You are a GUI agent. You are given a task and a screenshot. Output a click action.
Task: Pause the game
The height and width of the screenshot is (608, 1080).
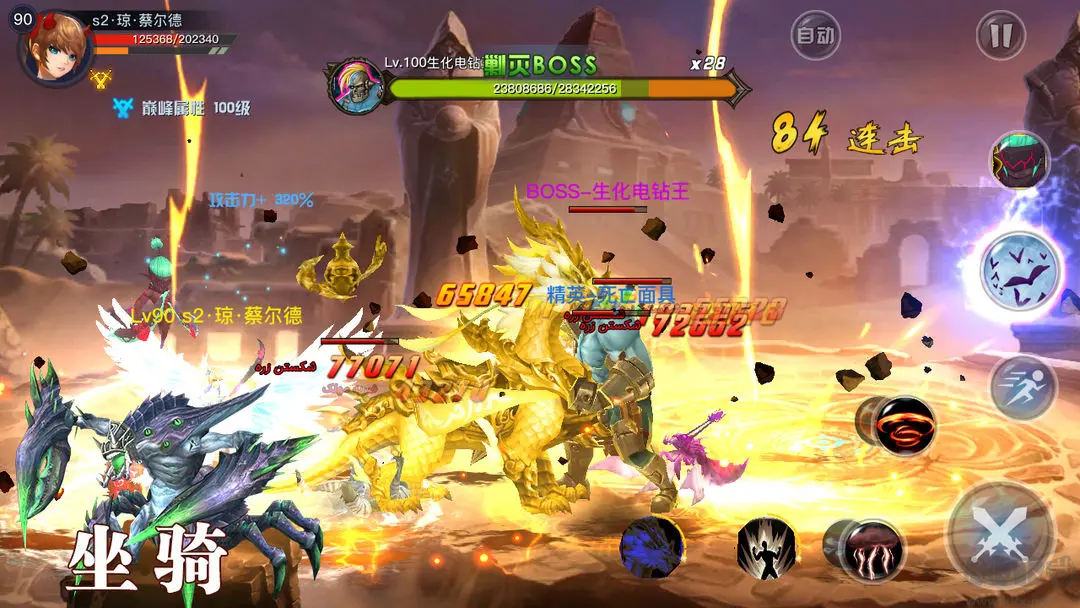[1001, 37]
